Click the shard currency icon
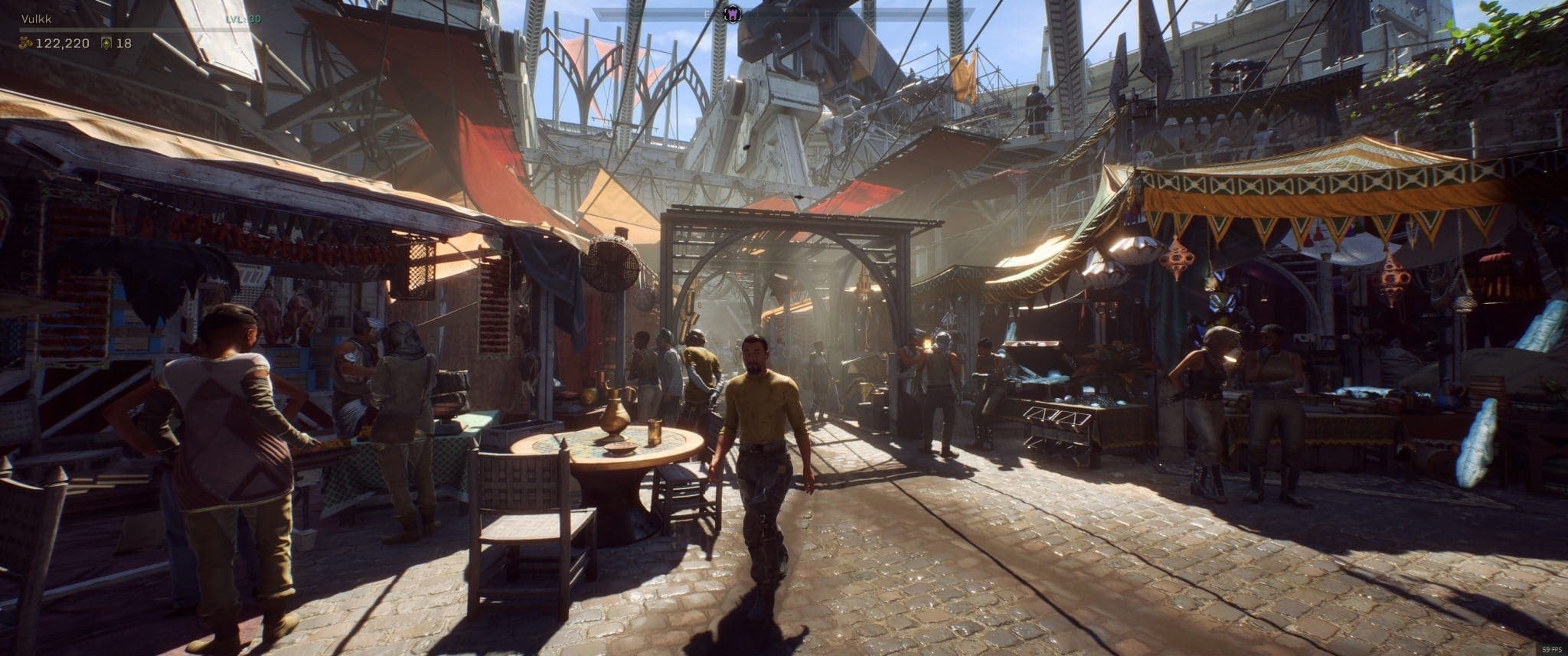The height and width of the screenshot is (656, 1568). 107,44
